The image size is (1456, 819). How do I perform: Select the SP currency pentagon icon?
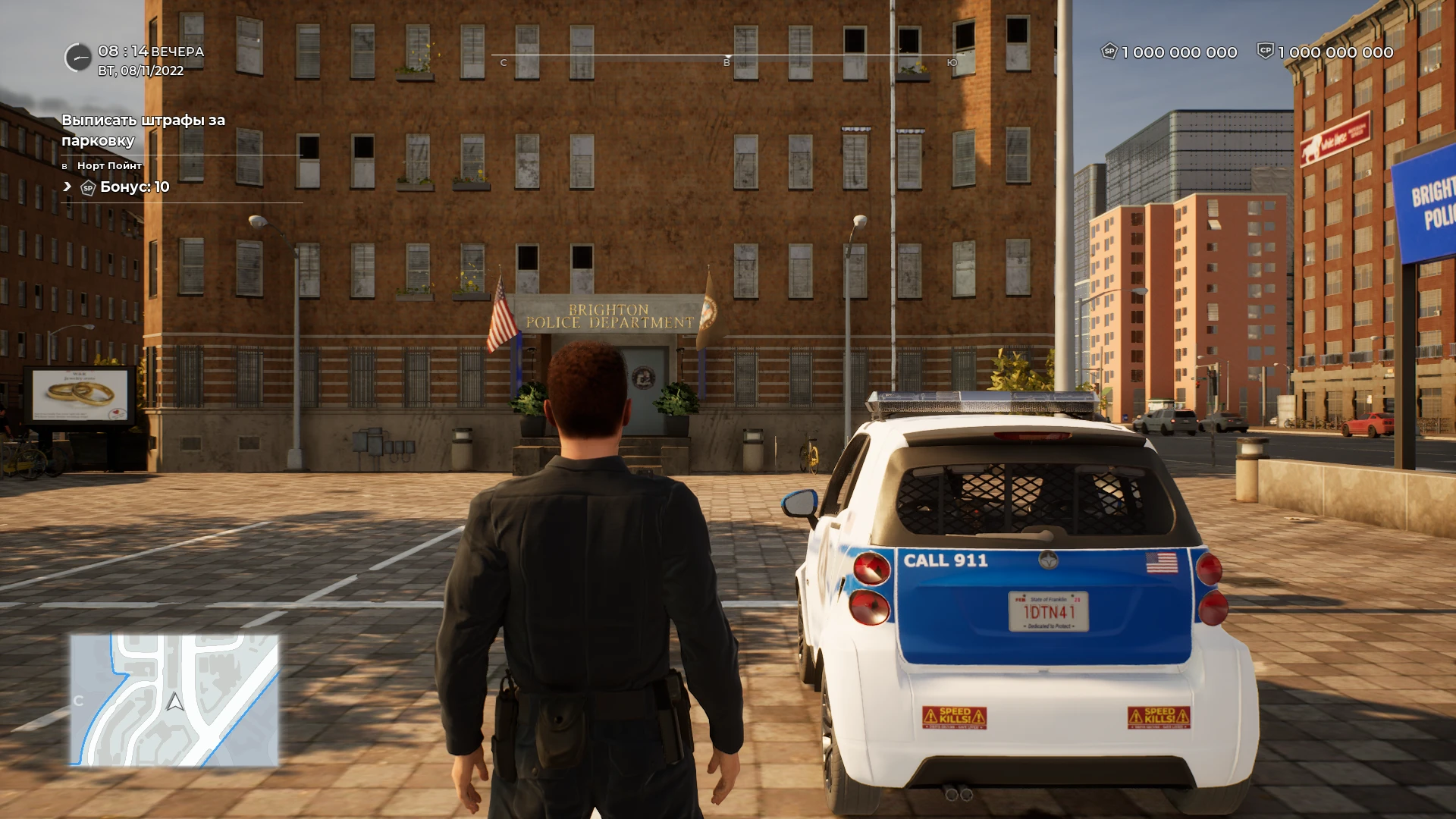tap(1109, 53)
